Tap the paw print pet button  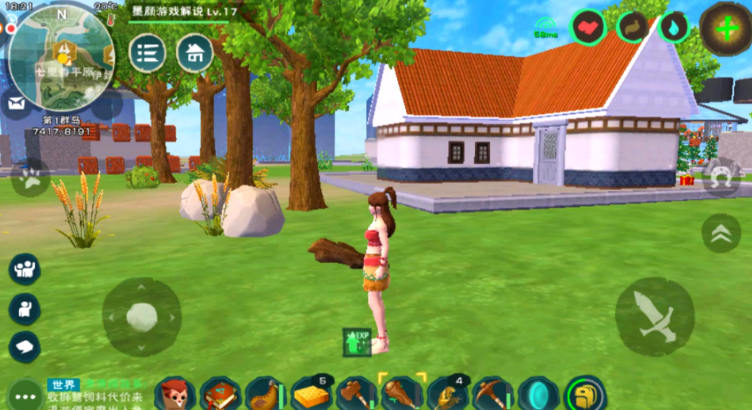point(28,177)
